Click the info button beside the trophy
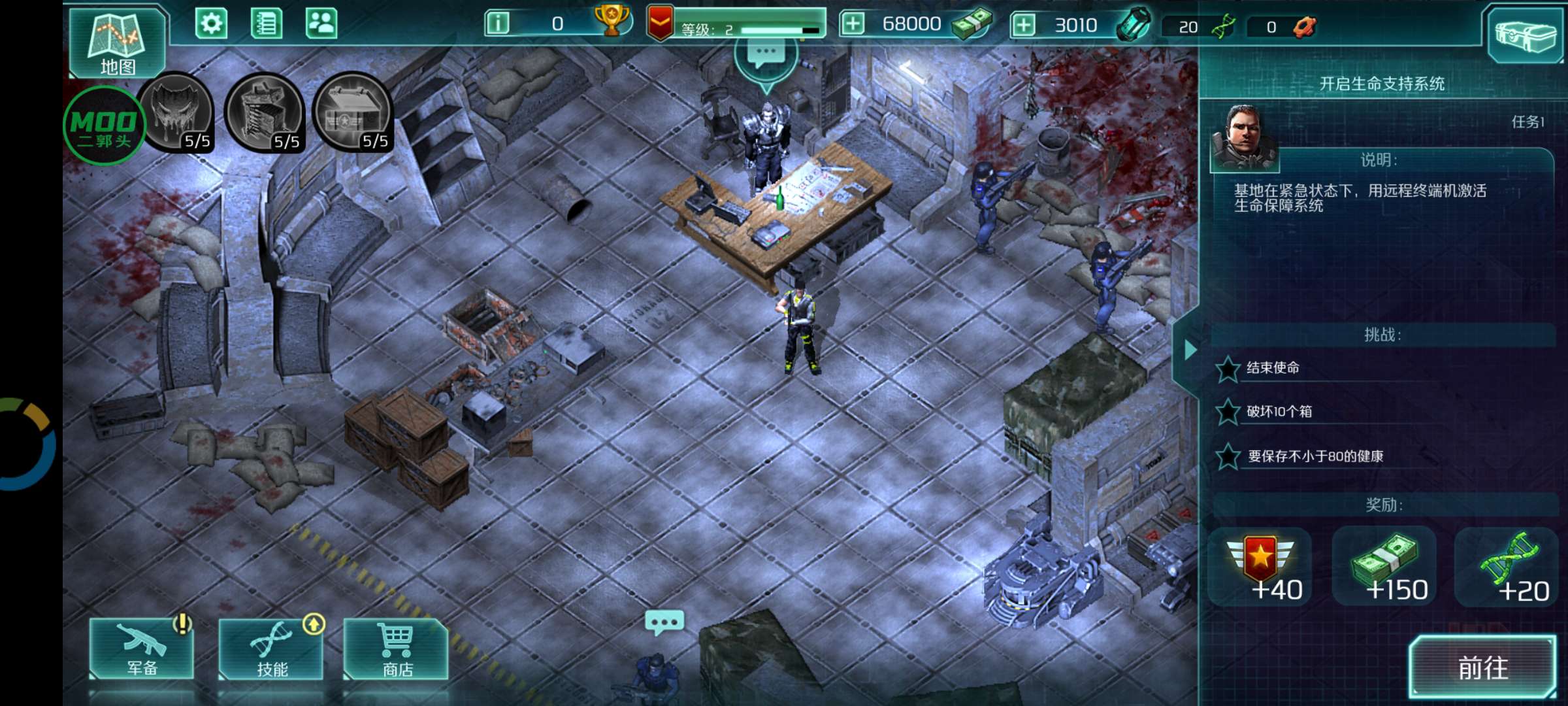The width and height of the screenshot is (1568, 706). point(498,24)
